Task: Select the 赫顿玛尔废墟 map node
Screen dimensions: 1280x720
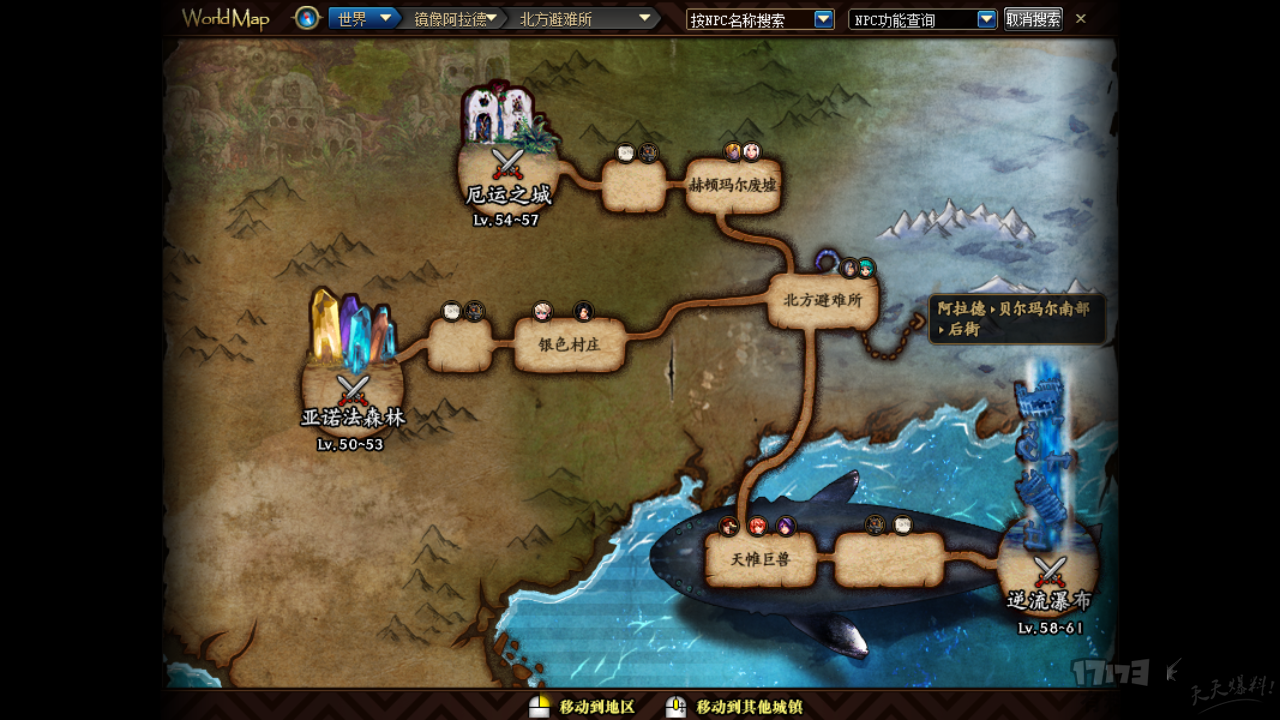Action: click(733, 186)
